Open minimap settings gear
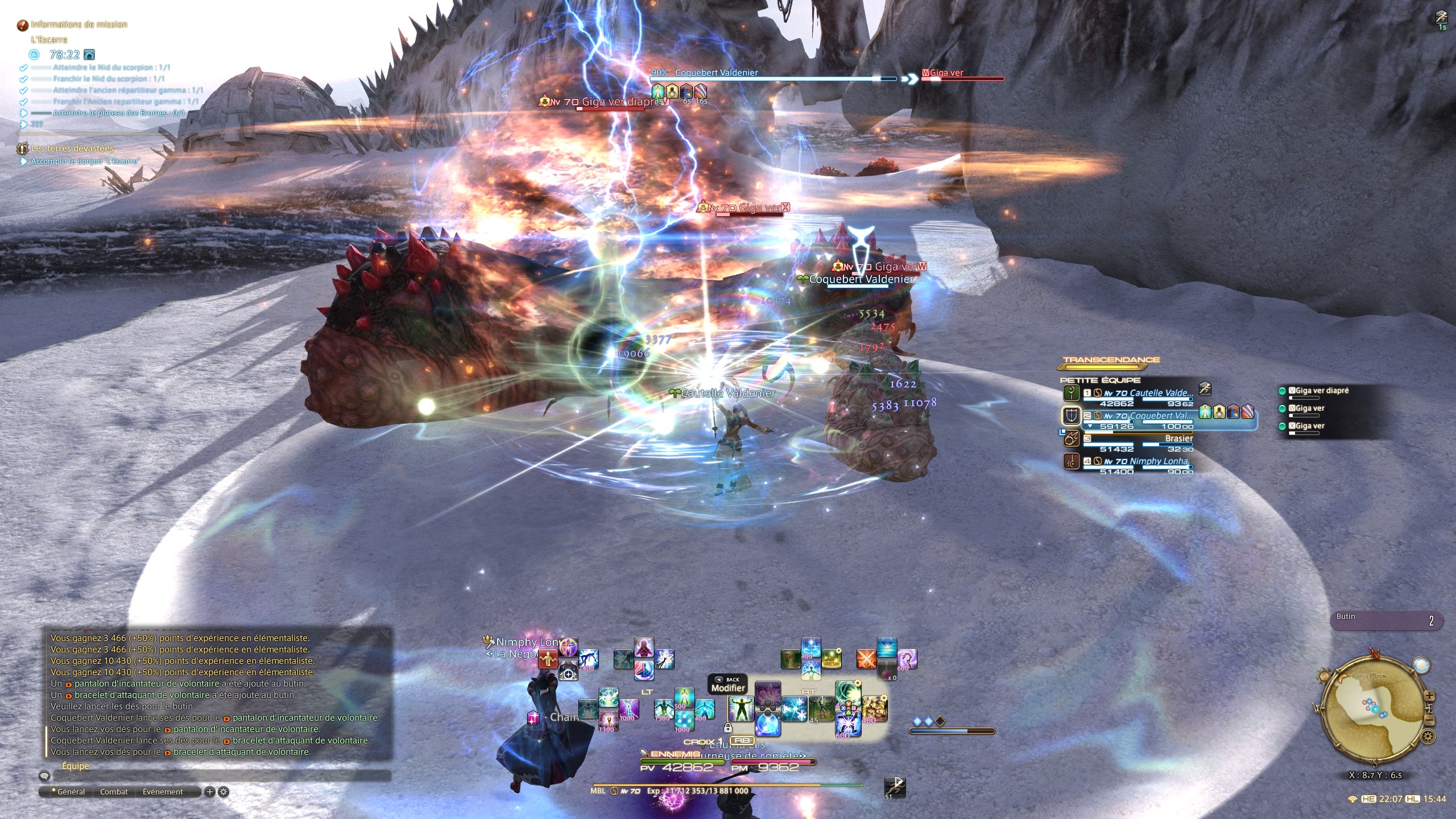 tap(1428, 738)
